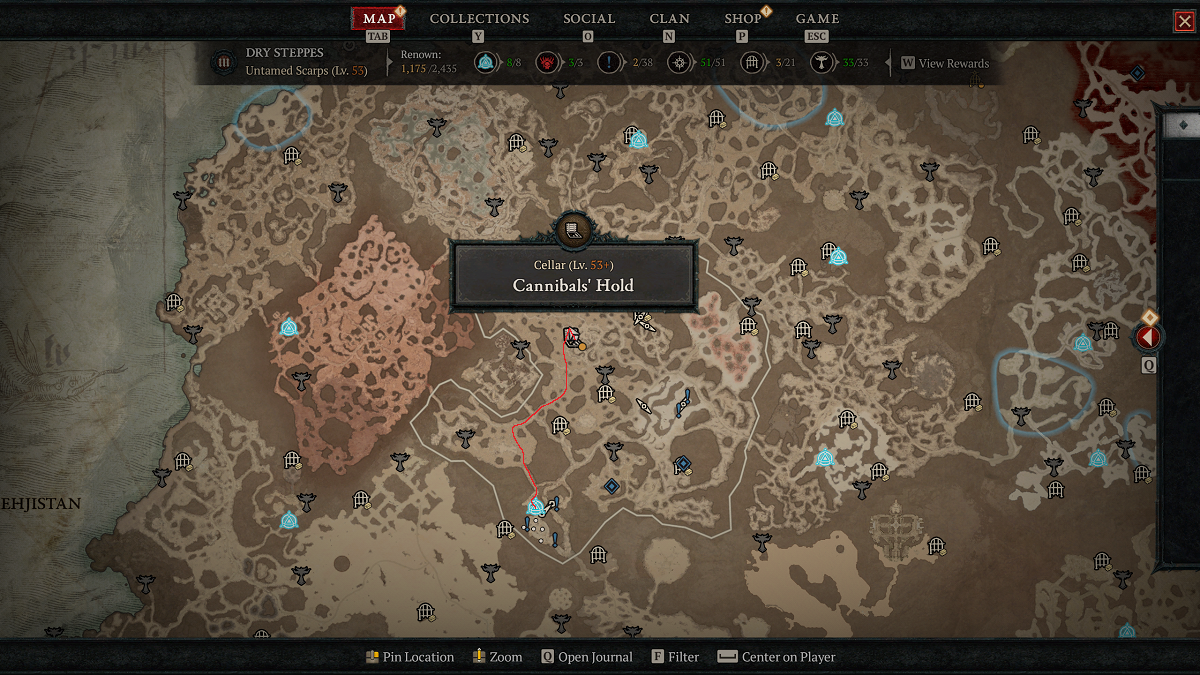Open the map Filter option
Image resolution: width=1200 pixels, height=675 pixels.
pos(675,657)
